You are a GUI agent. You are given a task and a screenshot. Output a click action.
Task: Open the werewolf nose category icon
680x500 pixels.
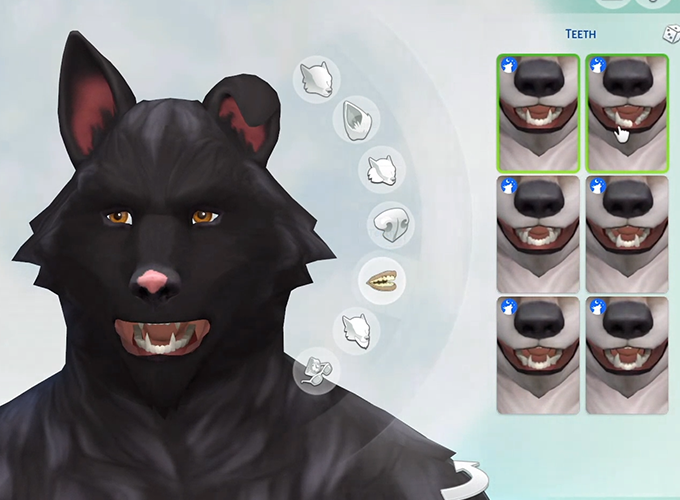pyautogui.click(x=388, y=224)
